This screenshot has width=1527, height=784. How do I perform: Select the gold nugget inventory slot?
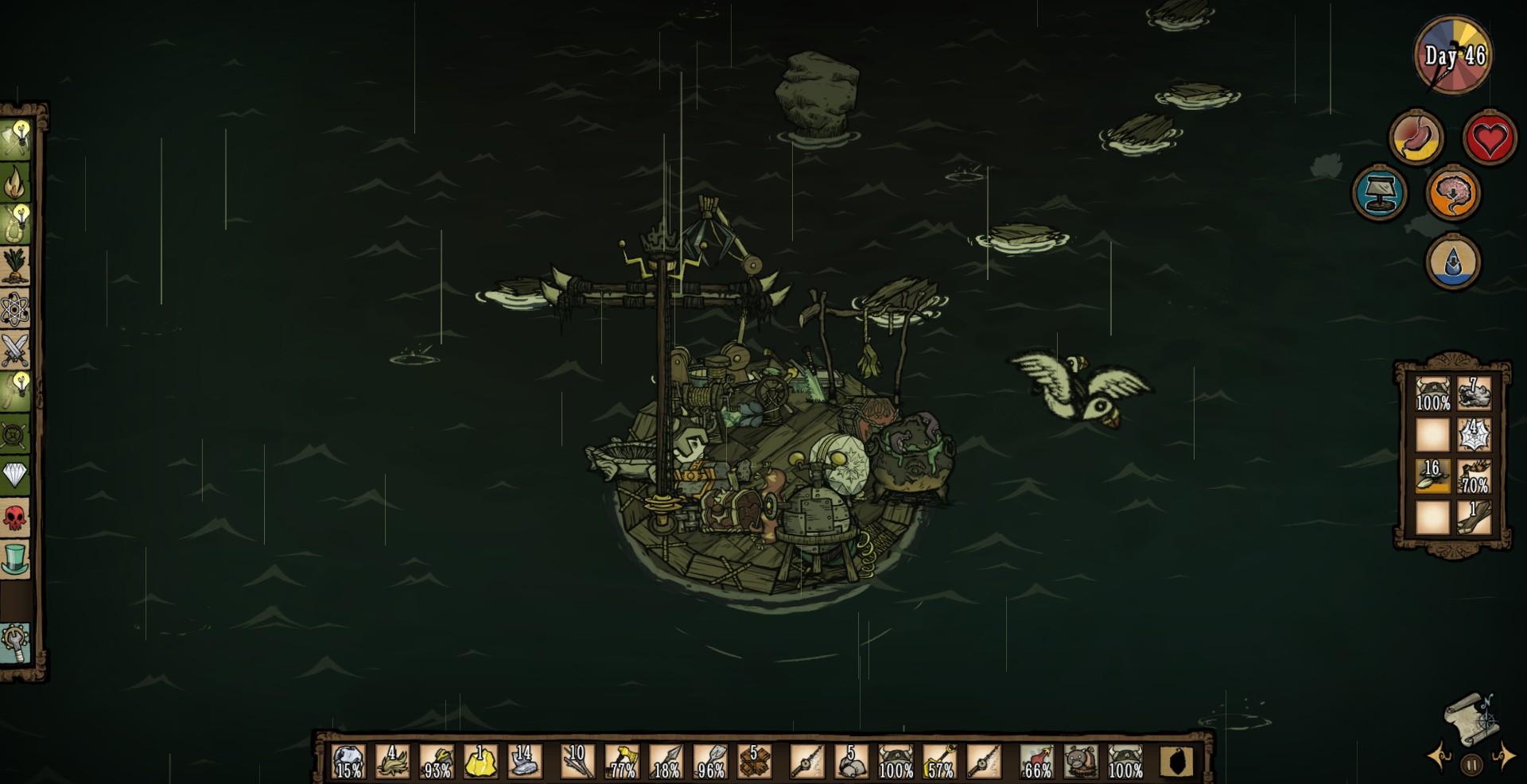pyautogui.click(x=480, y=762)
